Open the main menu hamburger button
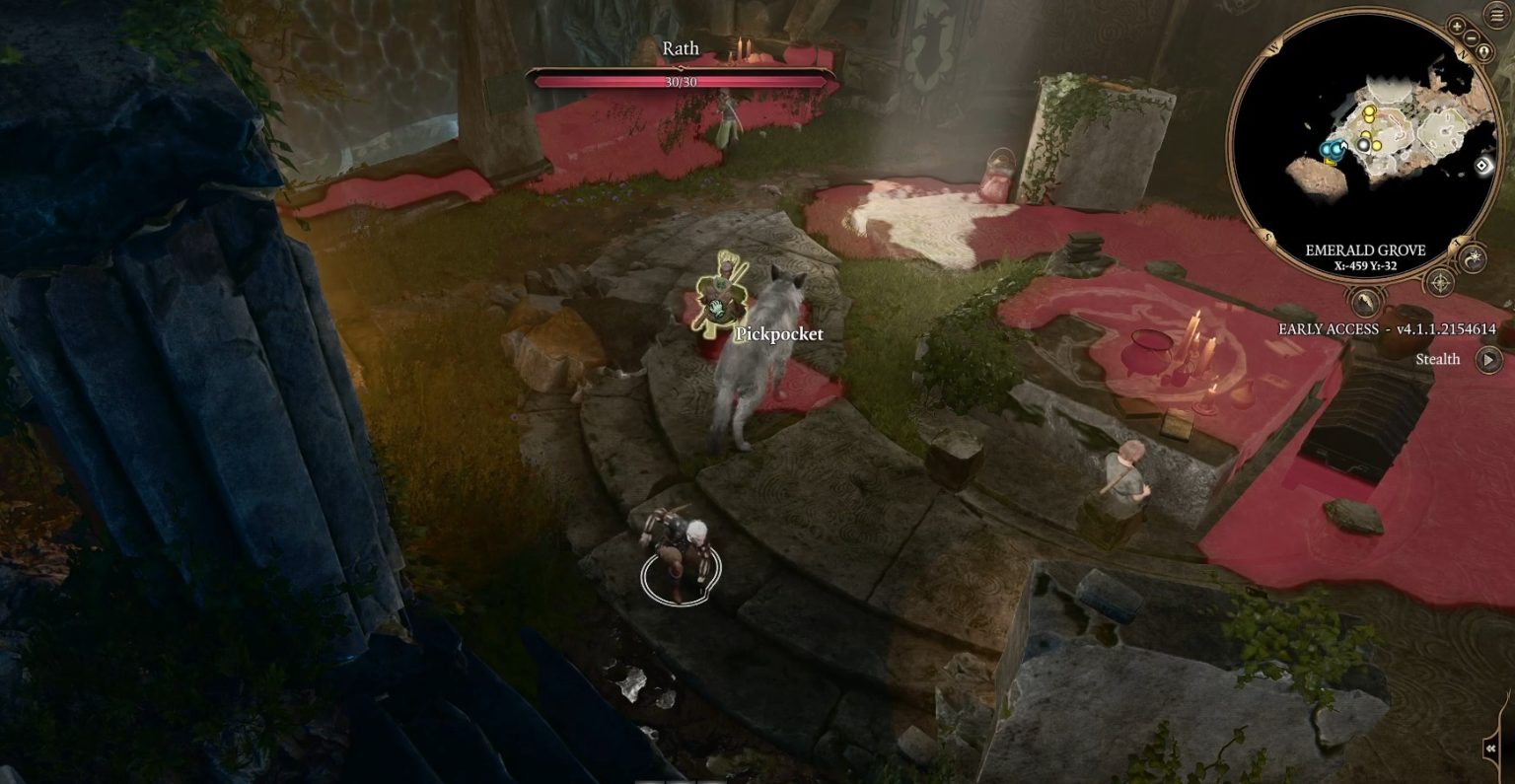This screenshot has width=1515, height=784. pyautogui.click(x=1497, y=17)
